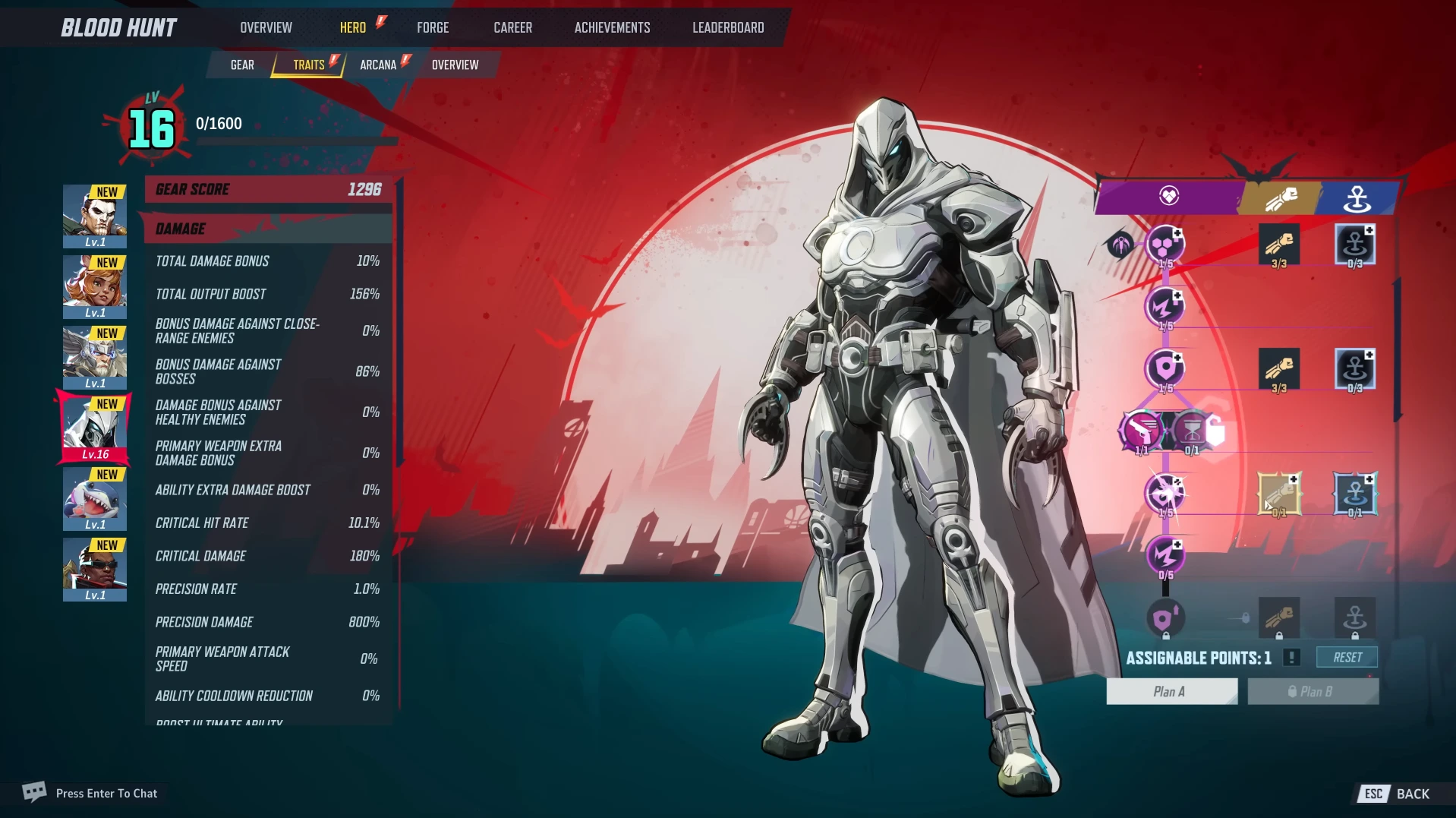Choose trait Plan A

[1171, 691]
